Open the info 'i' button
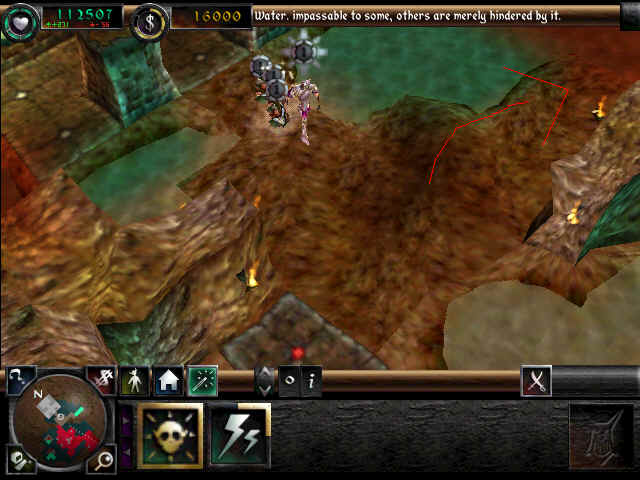This screenshot has height=480, width=640. pyautogui.click(x=312, y=381)
